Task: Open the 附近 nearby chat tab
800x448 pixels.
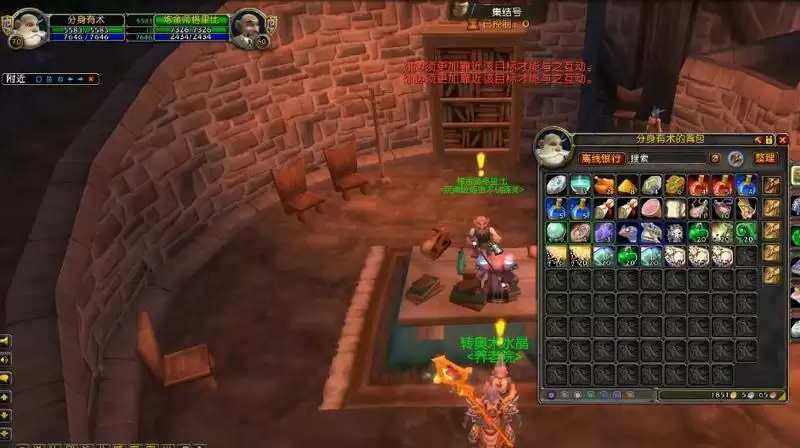Action: click(15, 78)
